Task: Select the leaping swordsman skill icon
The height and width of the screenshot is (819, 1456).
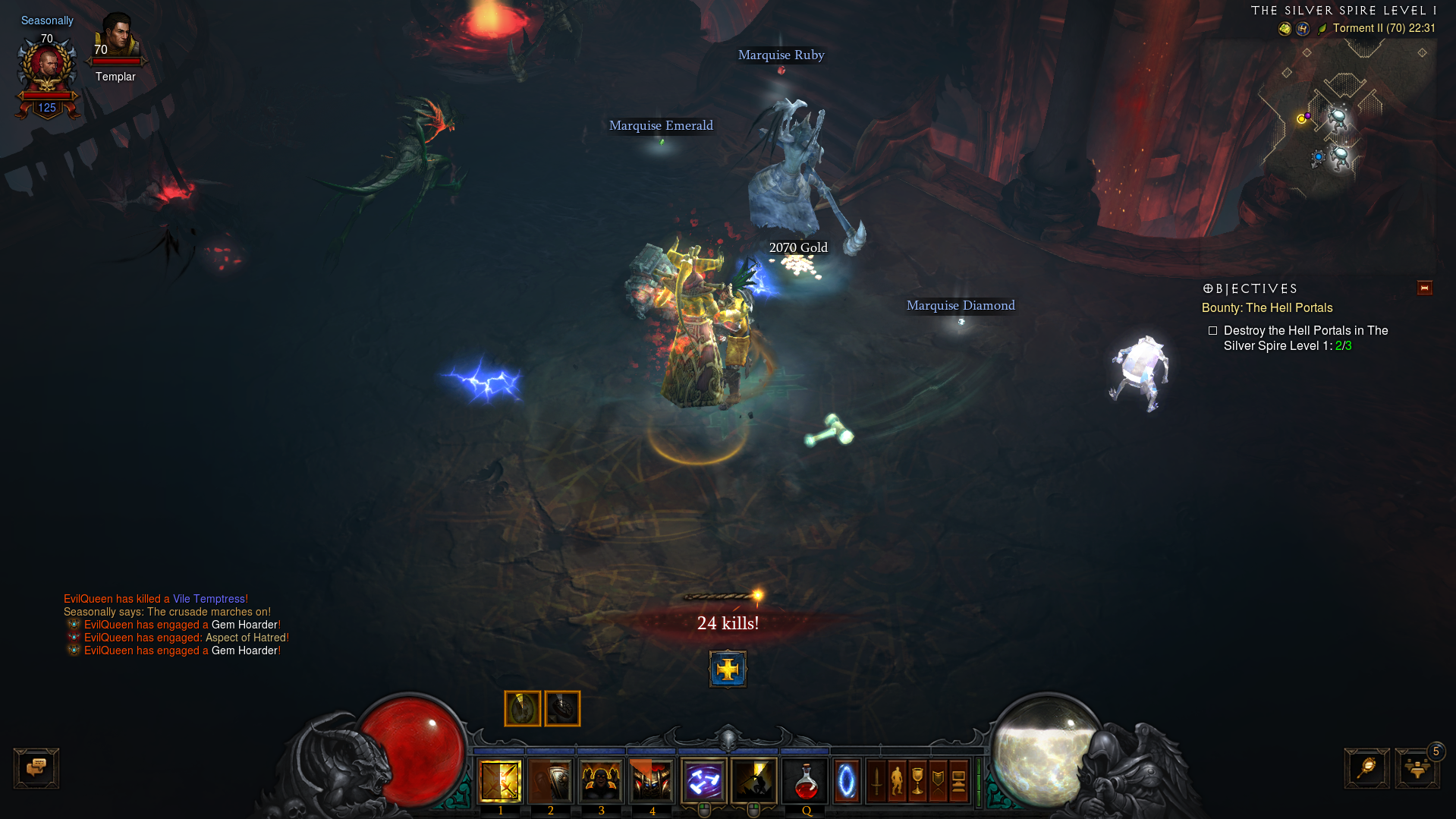Action: (753, 780)
